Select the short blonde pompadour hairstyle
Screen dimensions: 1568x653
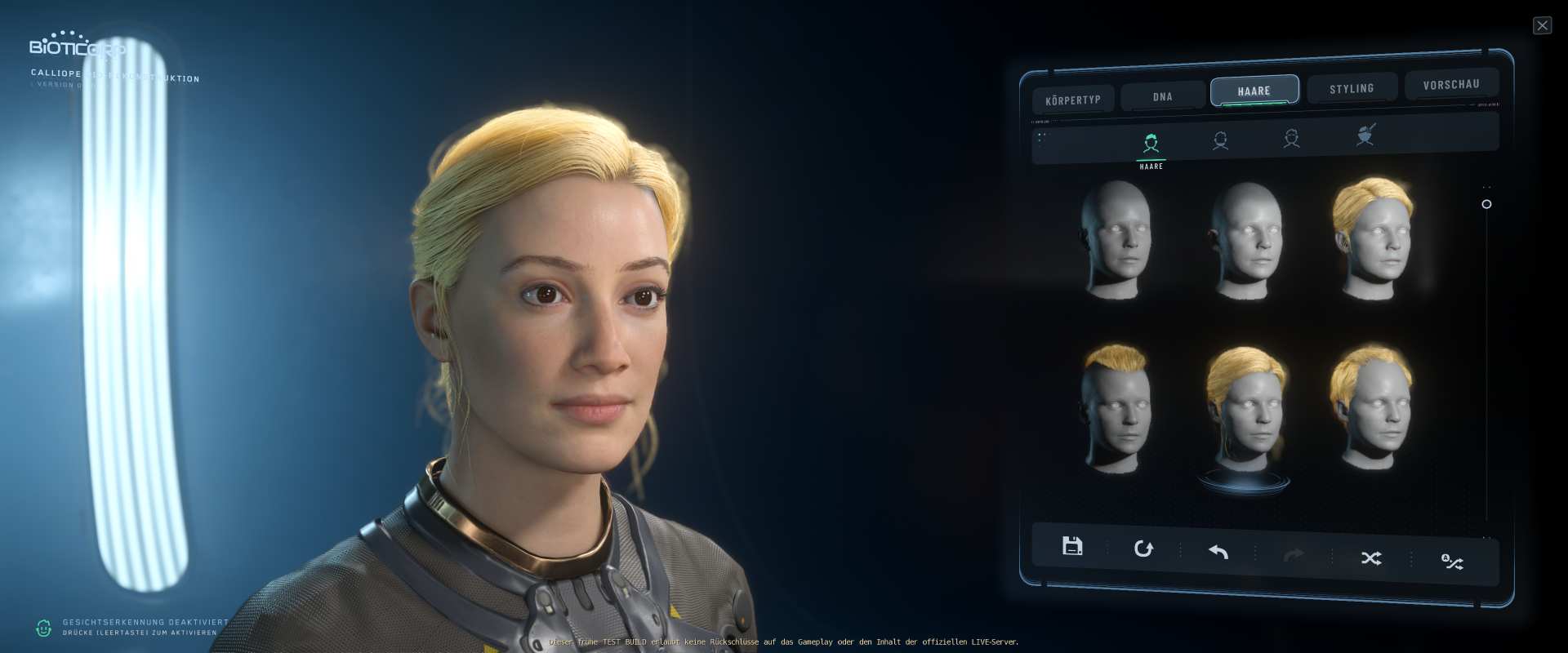(1118, 406)
